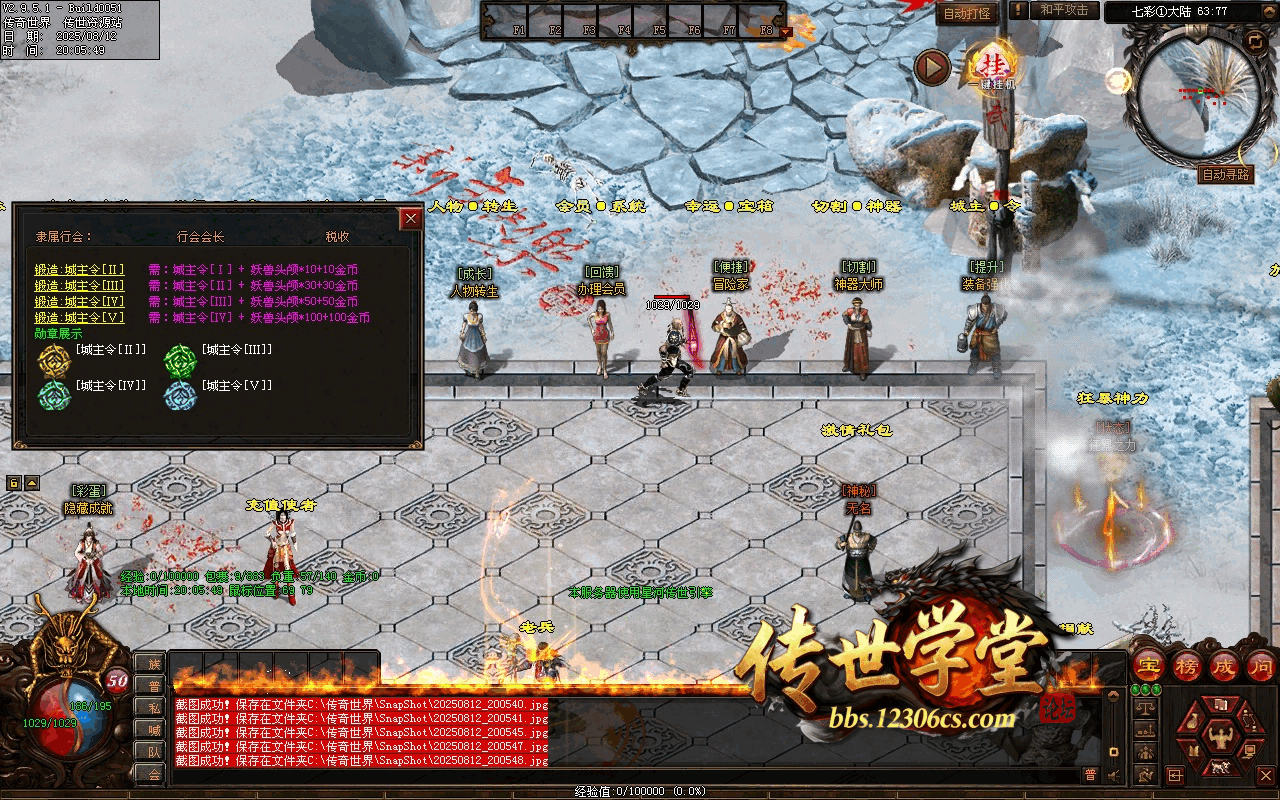The height and width of the screenshot is (800, 1280).
Task: Switch chat to the 私 private channel
Action: [151, 707]
